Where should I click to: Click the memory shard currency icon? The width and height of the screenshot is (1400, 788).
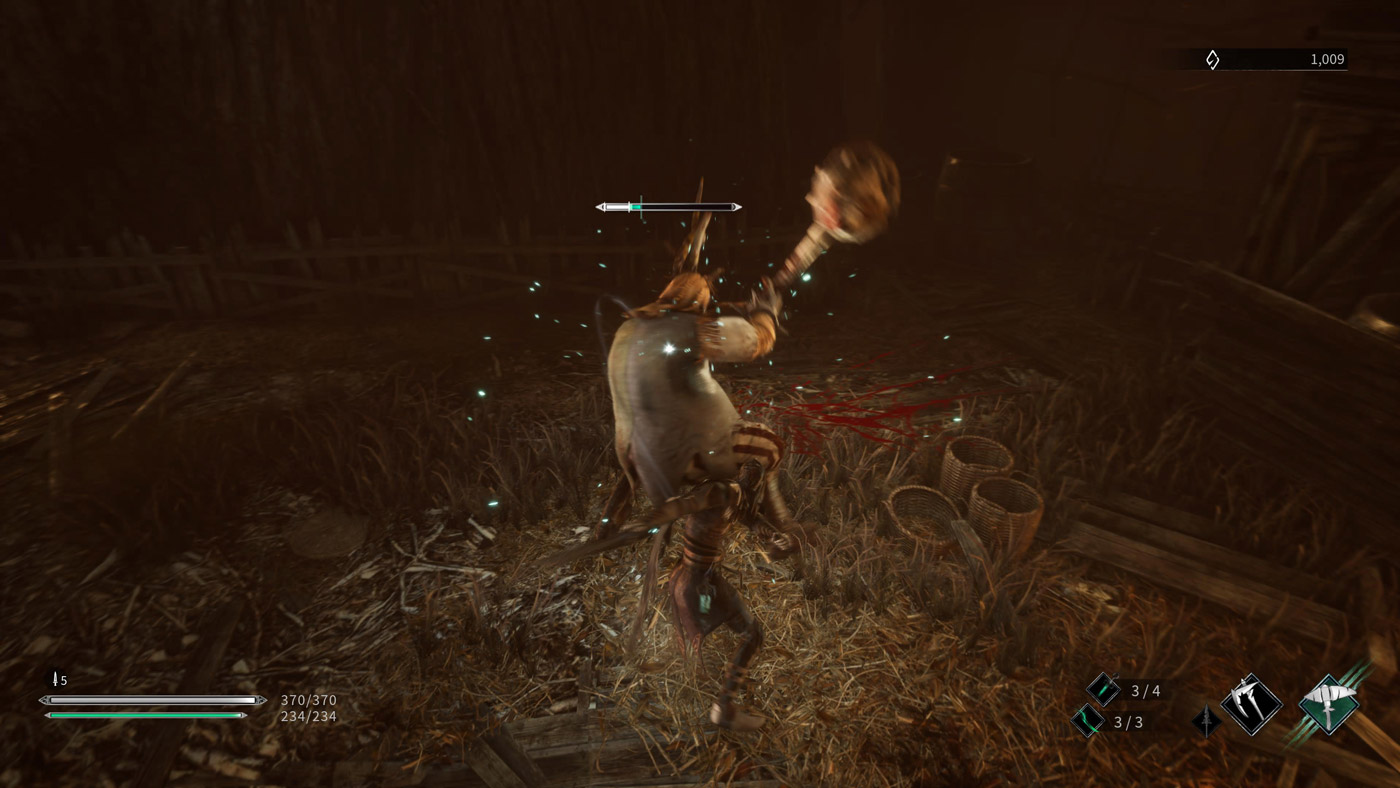pyautogui.click(x=1212, y=60)
